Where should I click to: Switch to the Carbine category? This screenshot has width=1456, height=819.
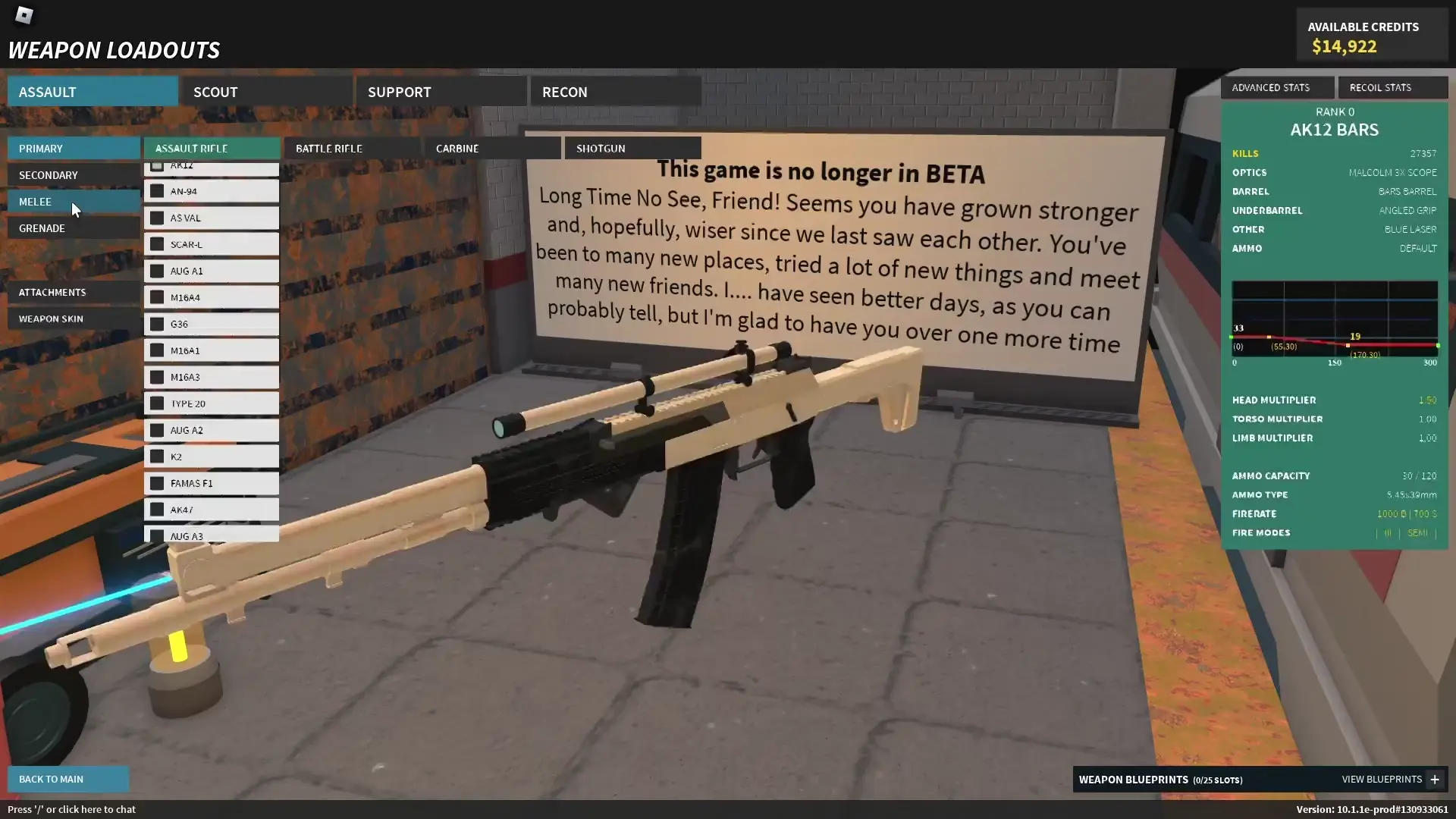tap(492, 148)
